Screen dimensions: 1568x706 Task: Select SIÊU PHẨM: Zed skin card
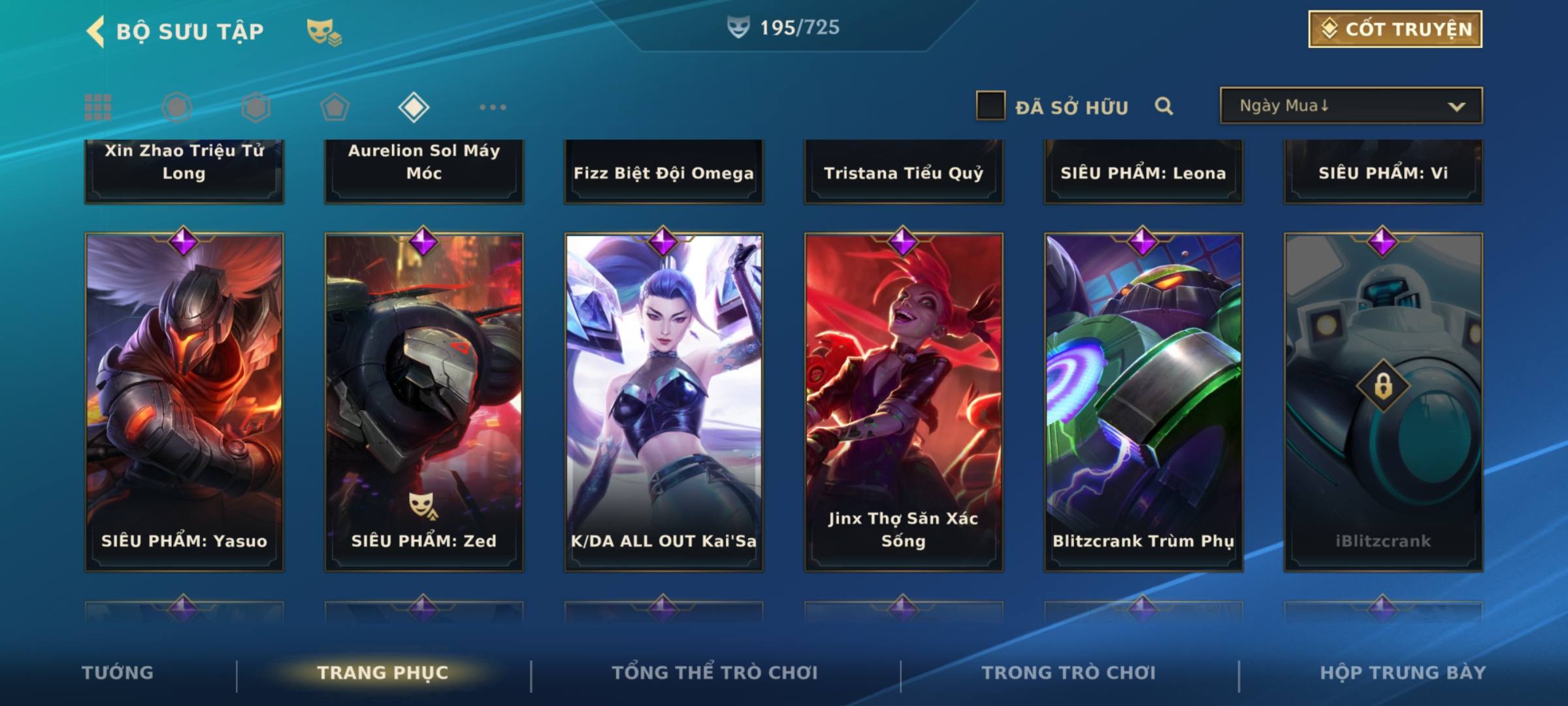click(424, 402)
